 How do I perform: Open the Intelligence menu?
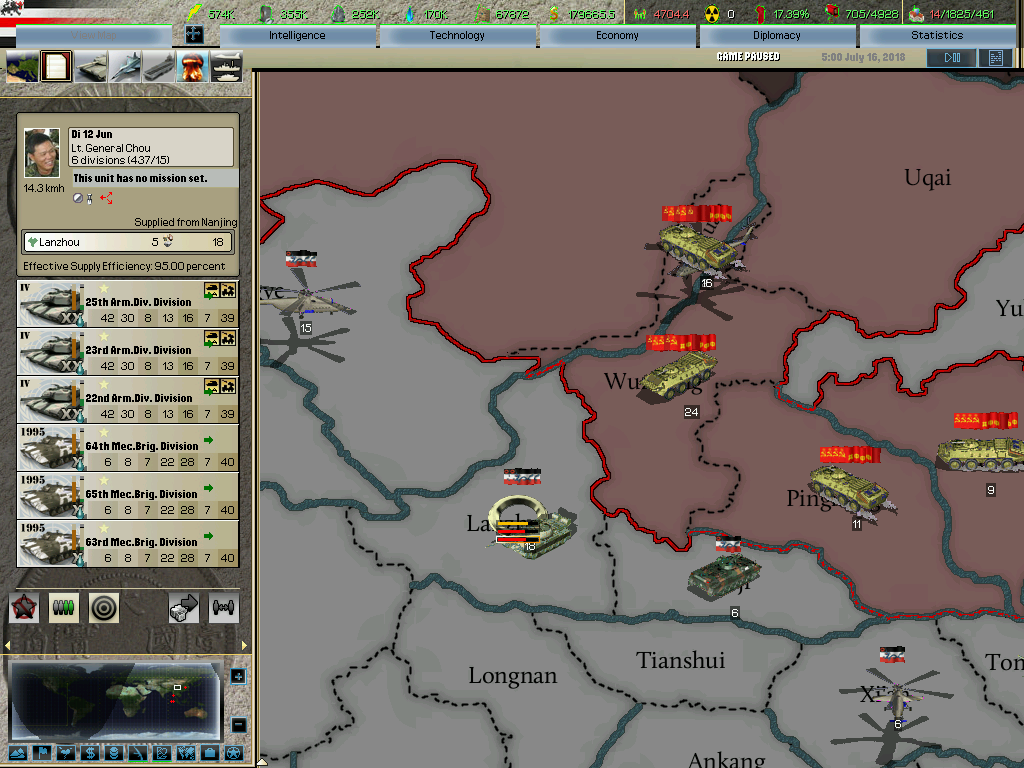pos(297,35)
